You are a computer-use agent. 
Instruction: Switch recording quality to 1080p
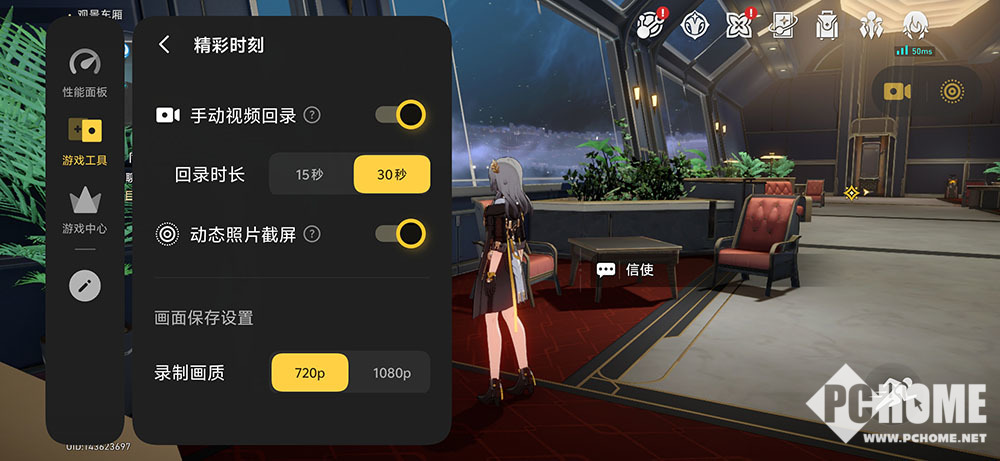392,373
